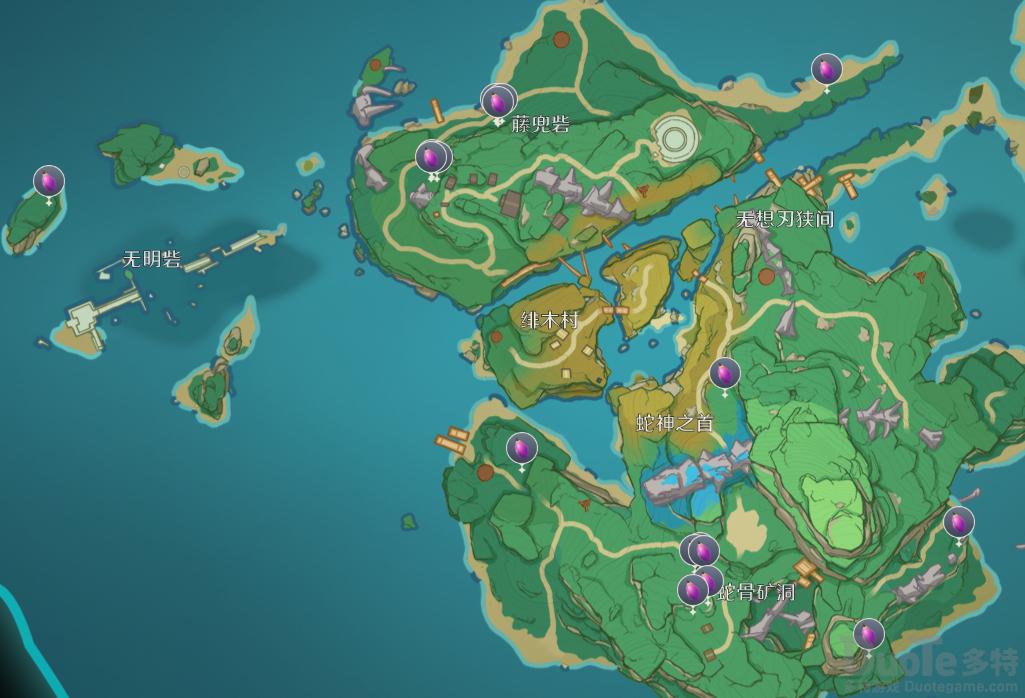Choose the crystal marker on the hillside southwest of 藤兜砦
1025x698 pixels.
(432, 157)
